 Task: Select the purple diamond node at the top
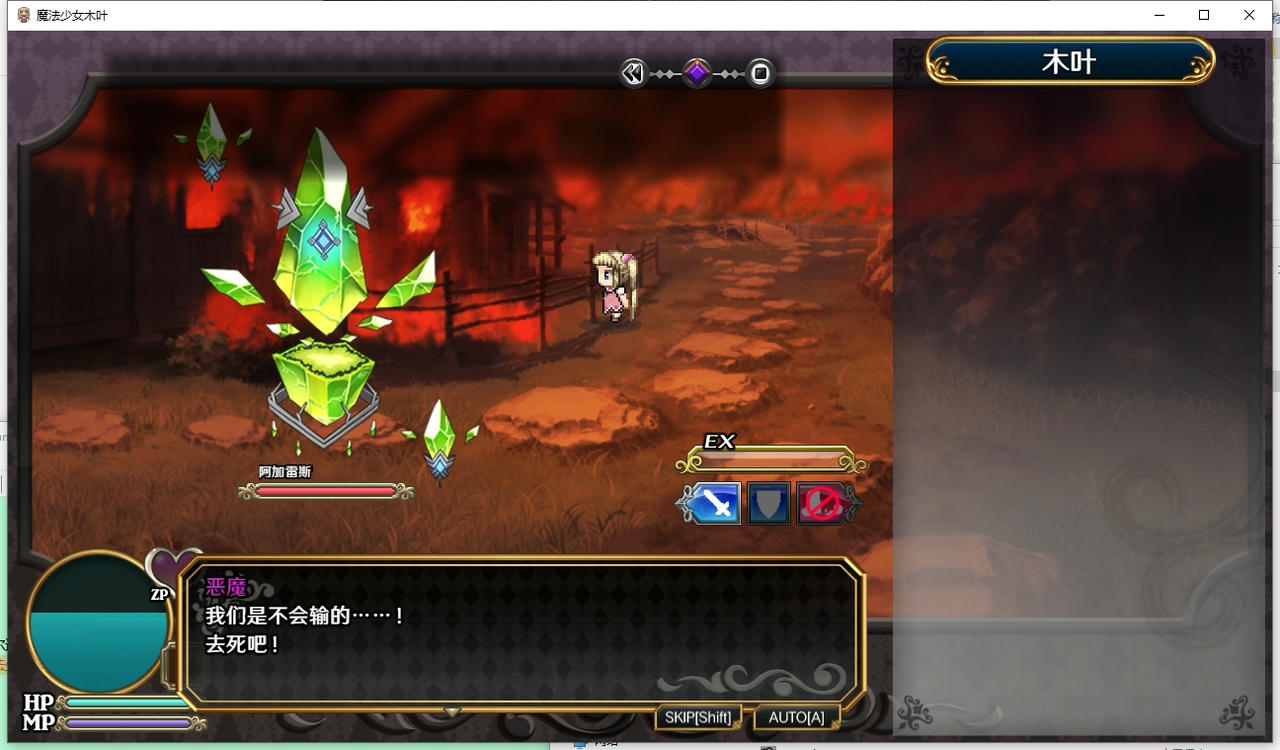pos(695,72)
